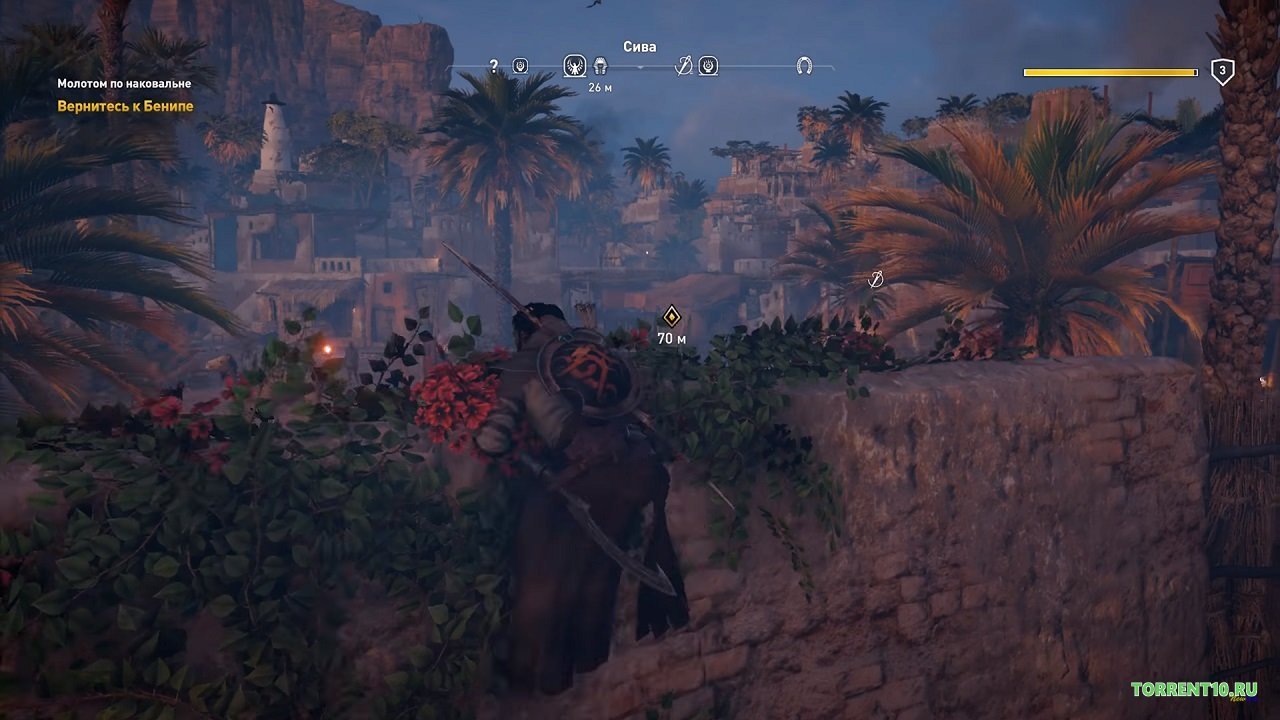Select the Senu eagle quest icon on the compass

[575, 65]
